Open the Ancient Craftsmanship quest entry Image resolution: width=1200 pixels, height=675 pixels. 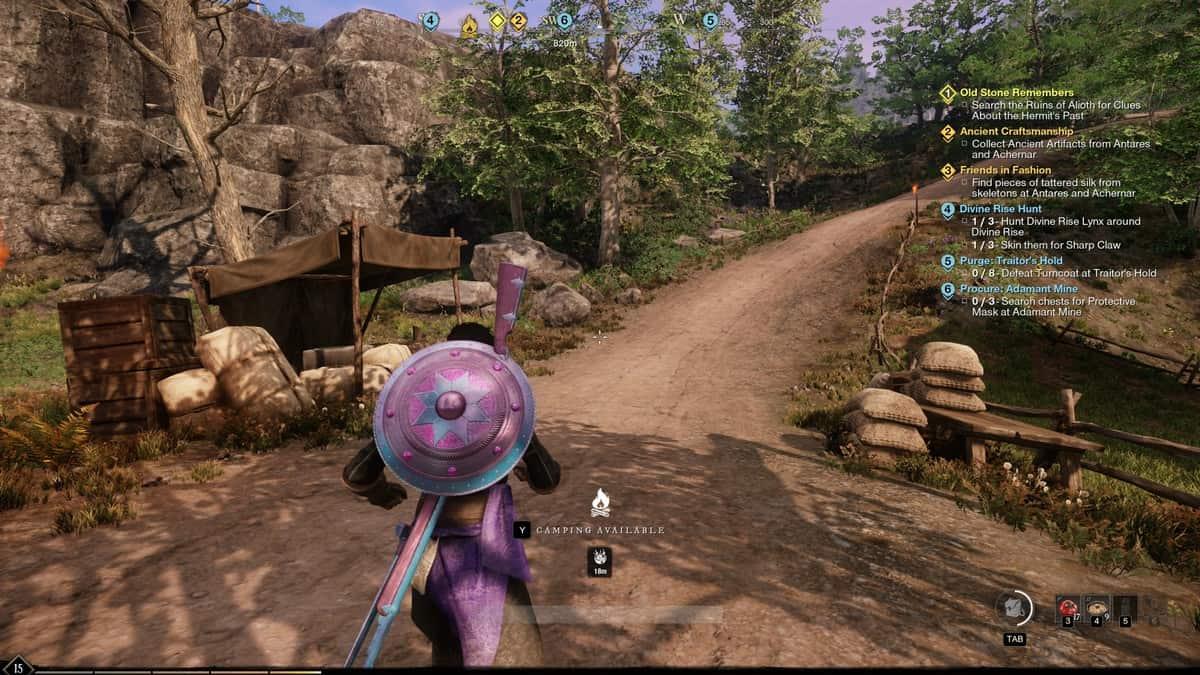click(1016, 131)
